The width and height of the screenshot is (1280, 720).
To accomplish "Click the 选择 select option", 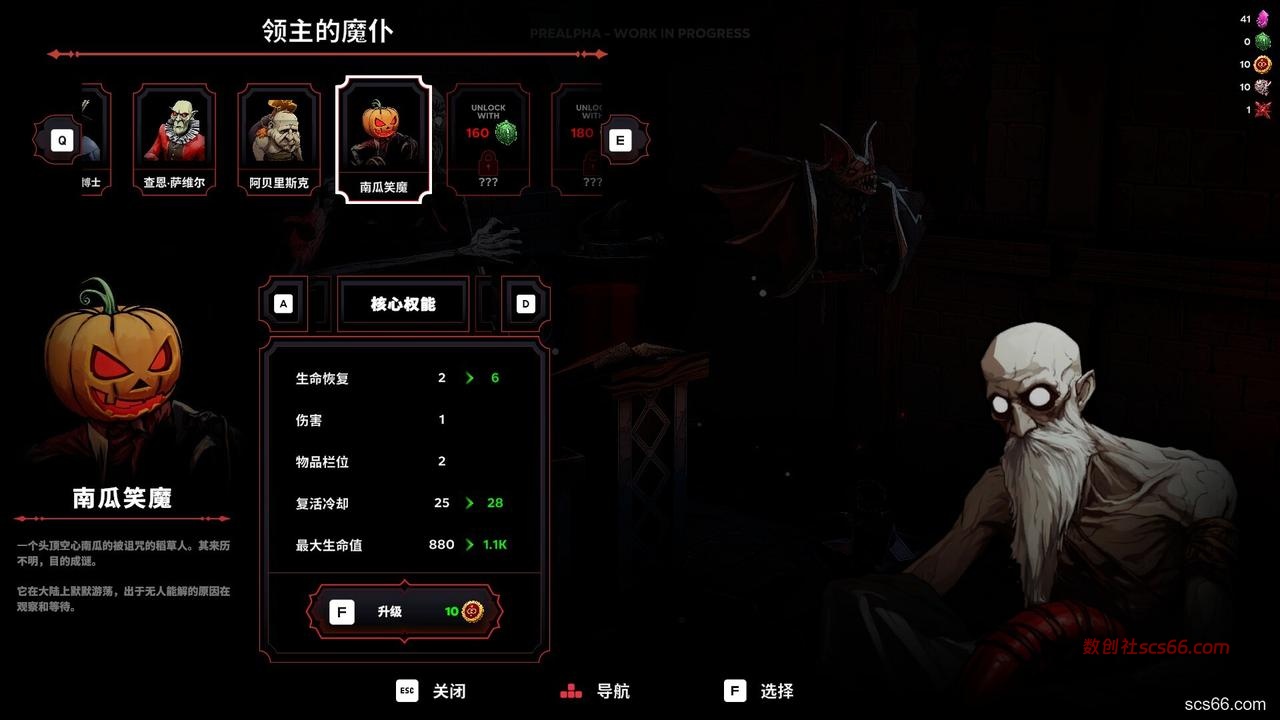I will point(759,691).
